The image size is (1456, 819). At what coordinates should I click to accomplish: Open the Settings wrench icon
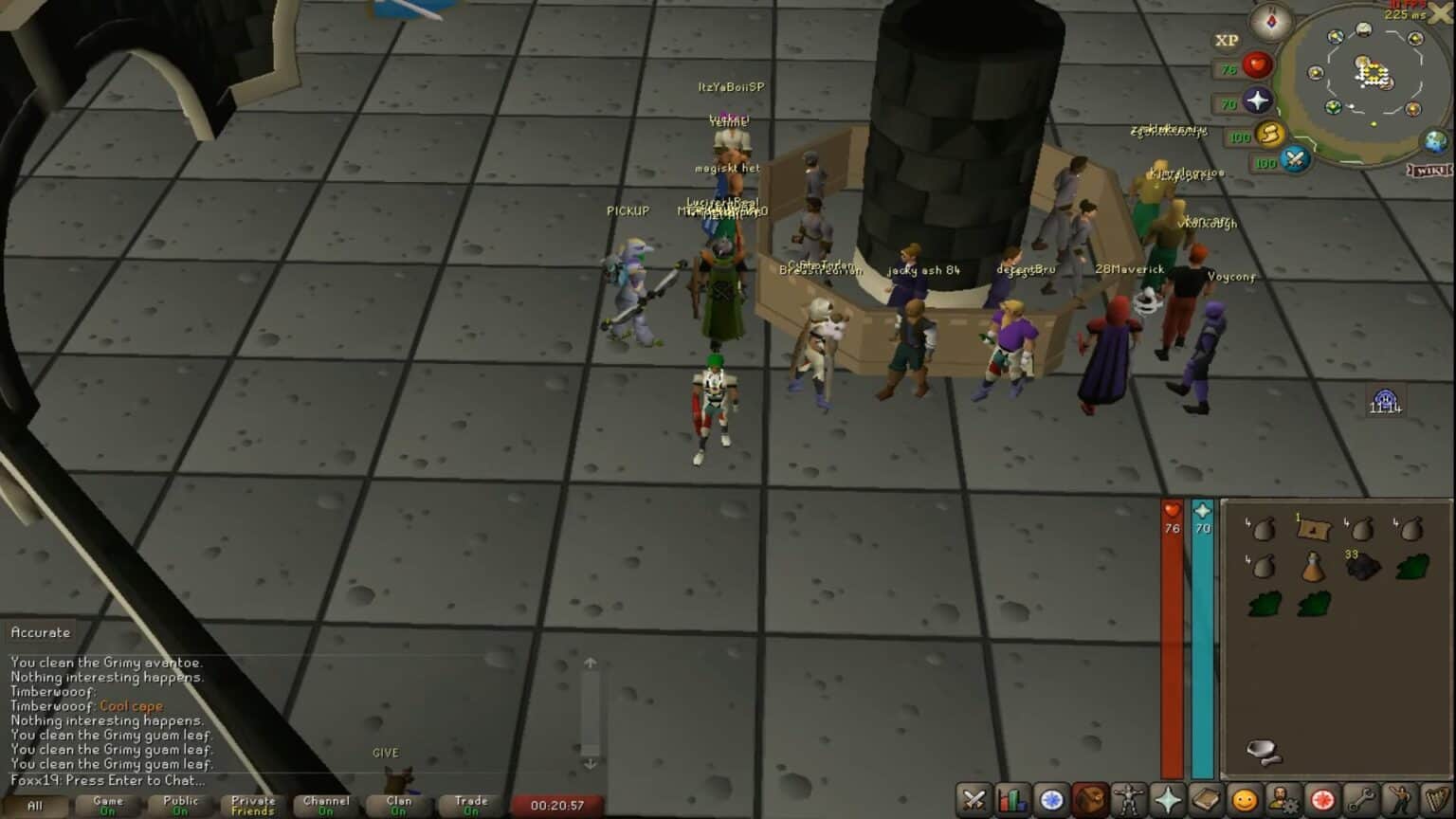pyautogui.click(x=1362, y=797)
